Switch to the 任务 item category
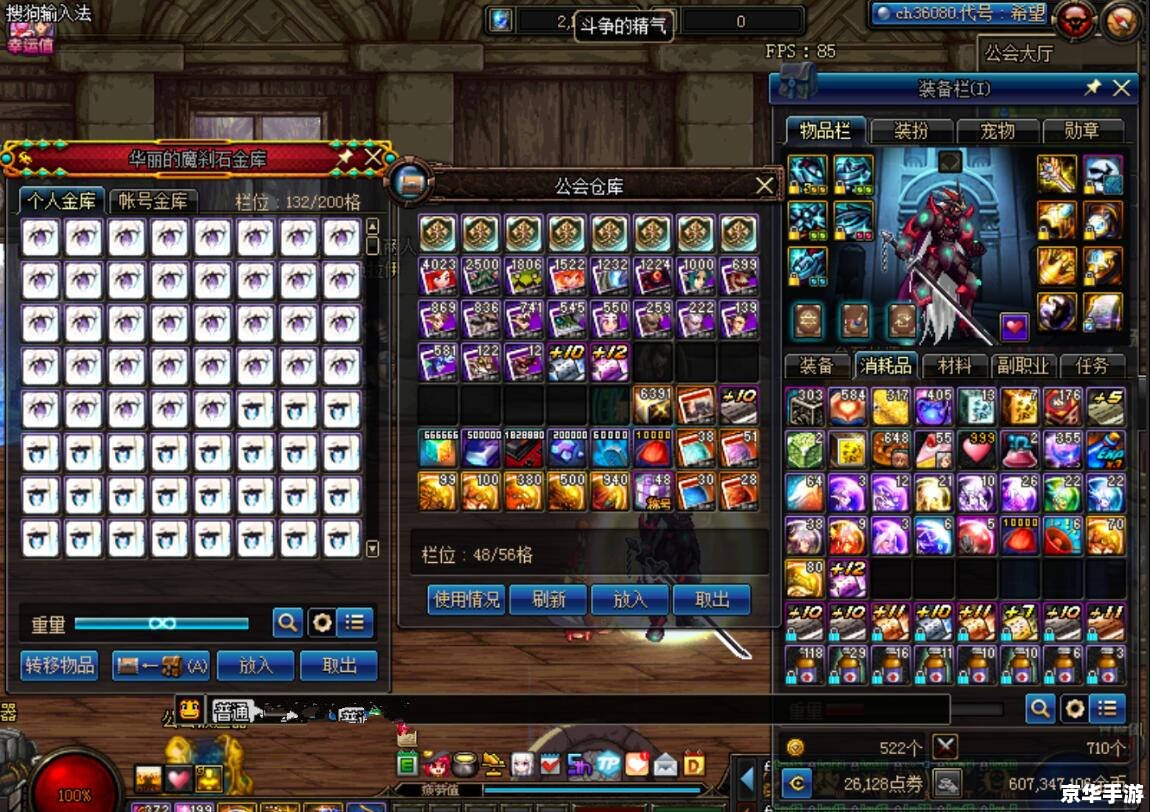This screenshot has width=1150, height=812. click(1091, 365)
